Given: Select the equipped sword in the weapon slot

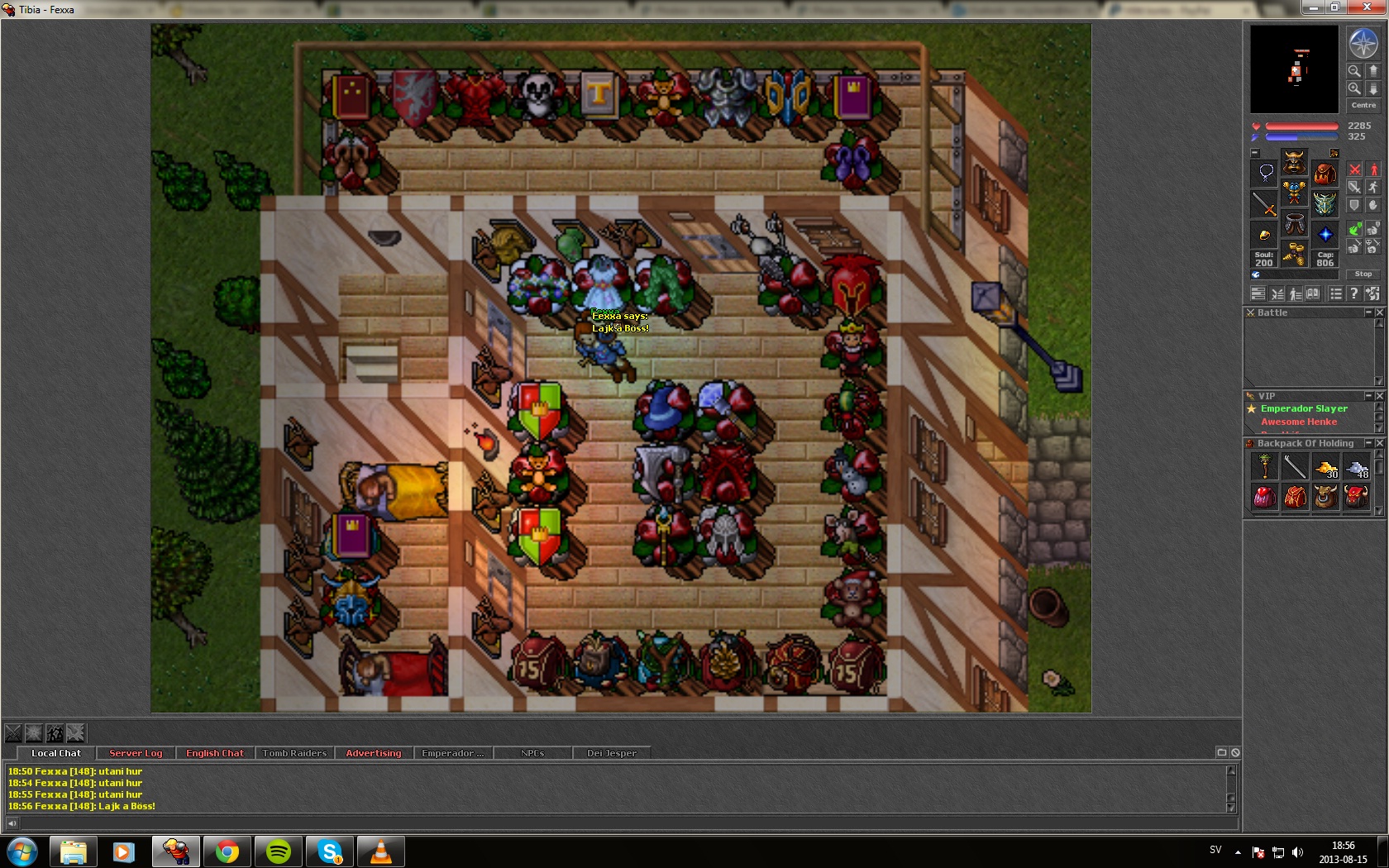Looking at the screenshot, I should [x=1264, y=203].
